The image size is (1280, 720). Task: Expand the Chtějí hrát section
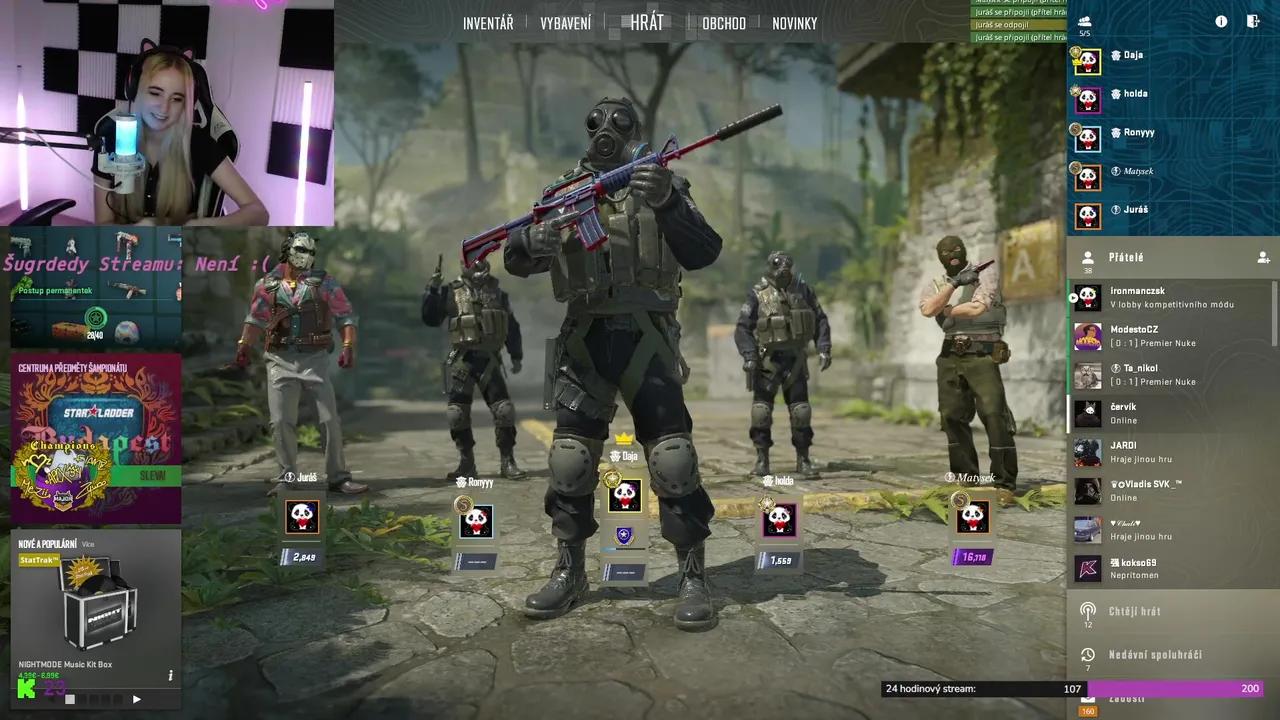[x=1135, y=611]
